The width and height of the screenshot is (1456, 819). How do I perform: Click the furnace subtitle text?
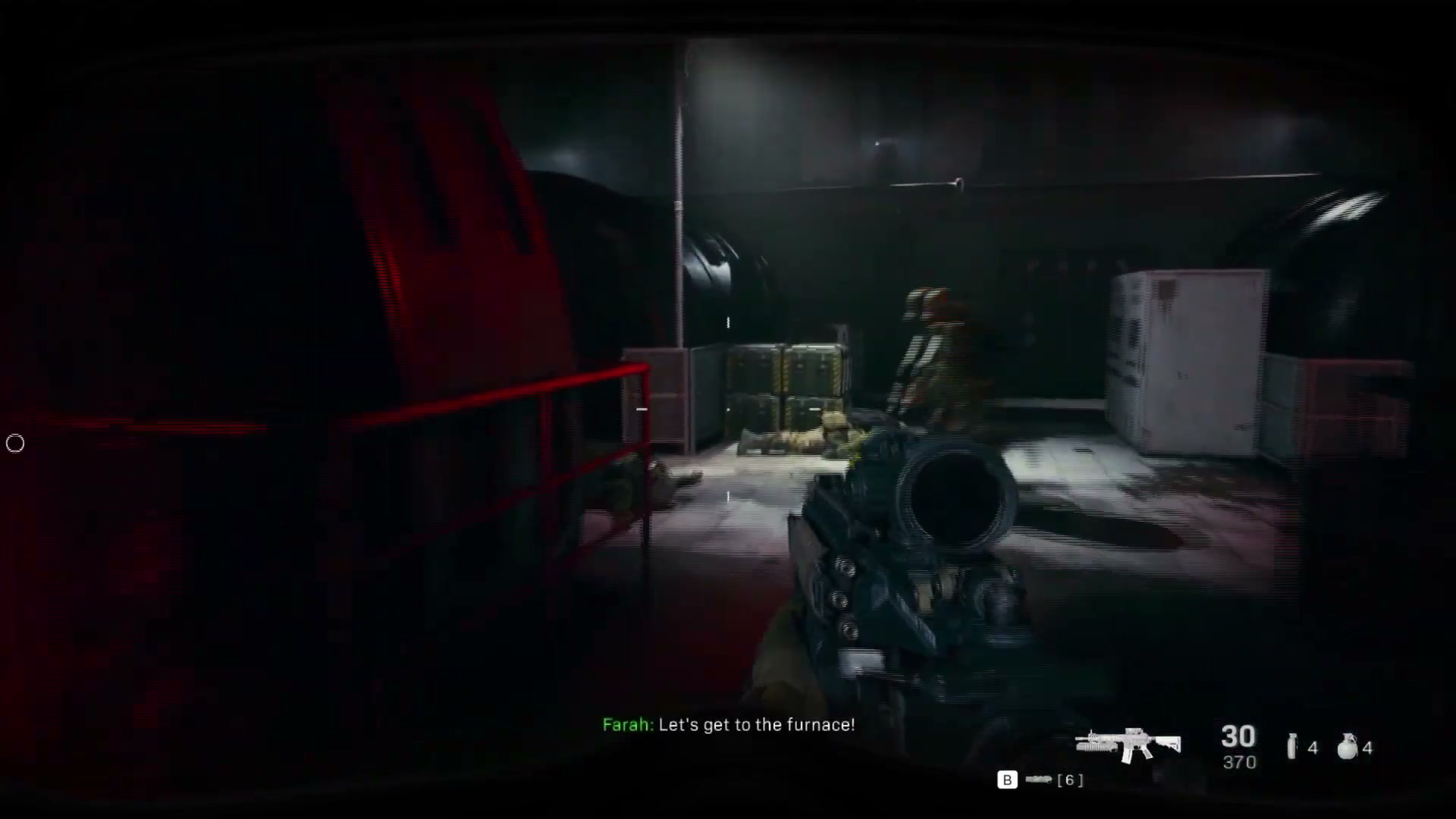758,725
